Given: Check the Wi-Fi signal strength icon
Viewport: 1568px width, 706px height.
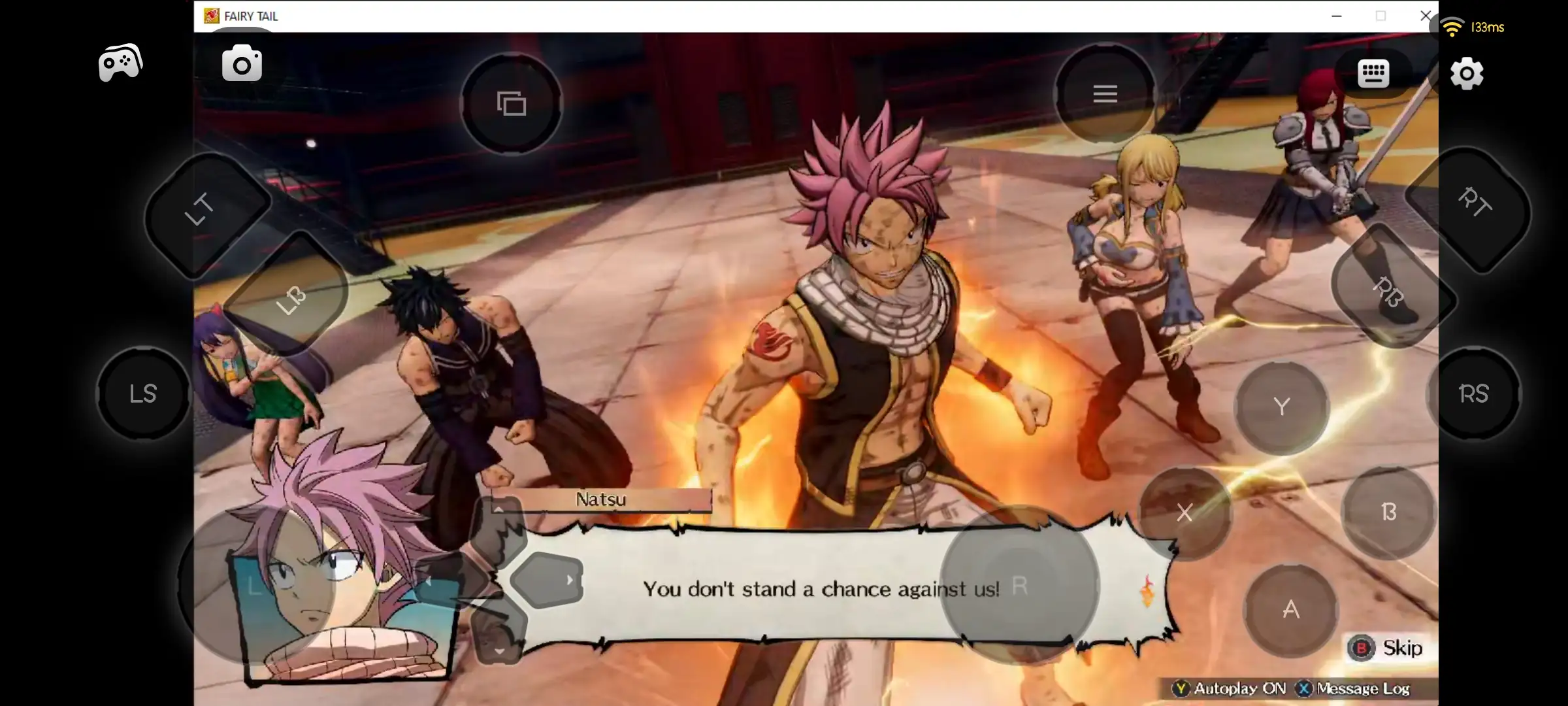Looking at the screenshot, I should (1452, 27).
